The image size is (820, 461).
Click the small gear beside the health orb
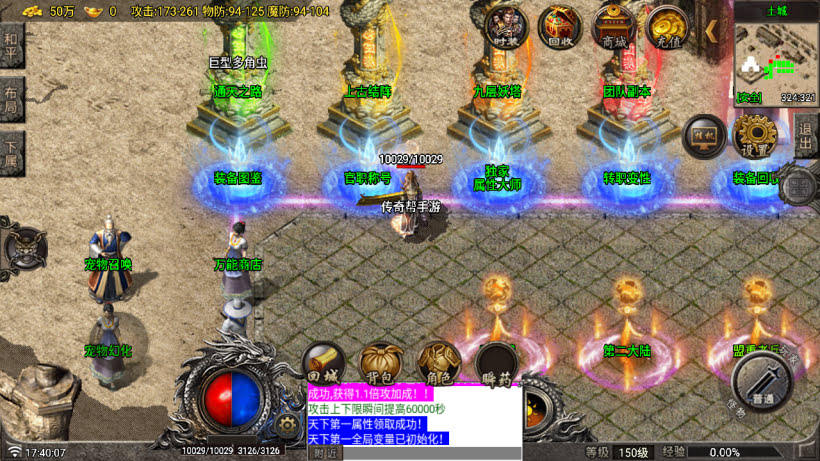288,424
